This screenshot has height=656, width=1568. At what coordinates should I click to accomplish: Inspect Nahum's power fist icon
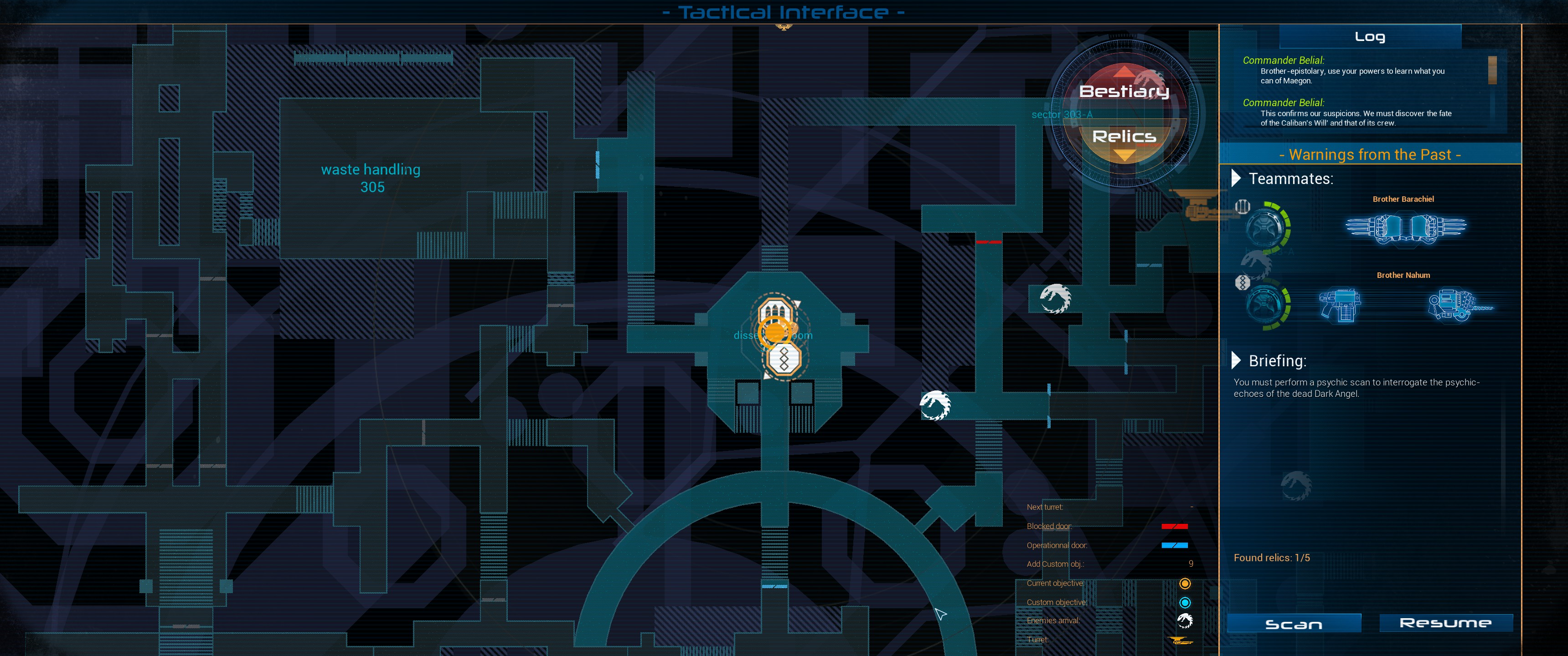click(1455, 305)
